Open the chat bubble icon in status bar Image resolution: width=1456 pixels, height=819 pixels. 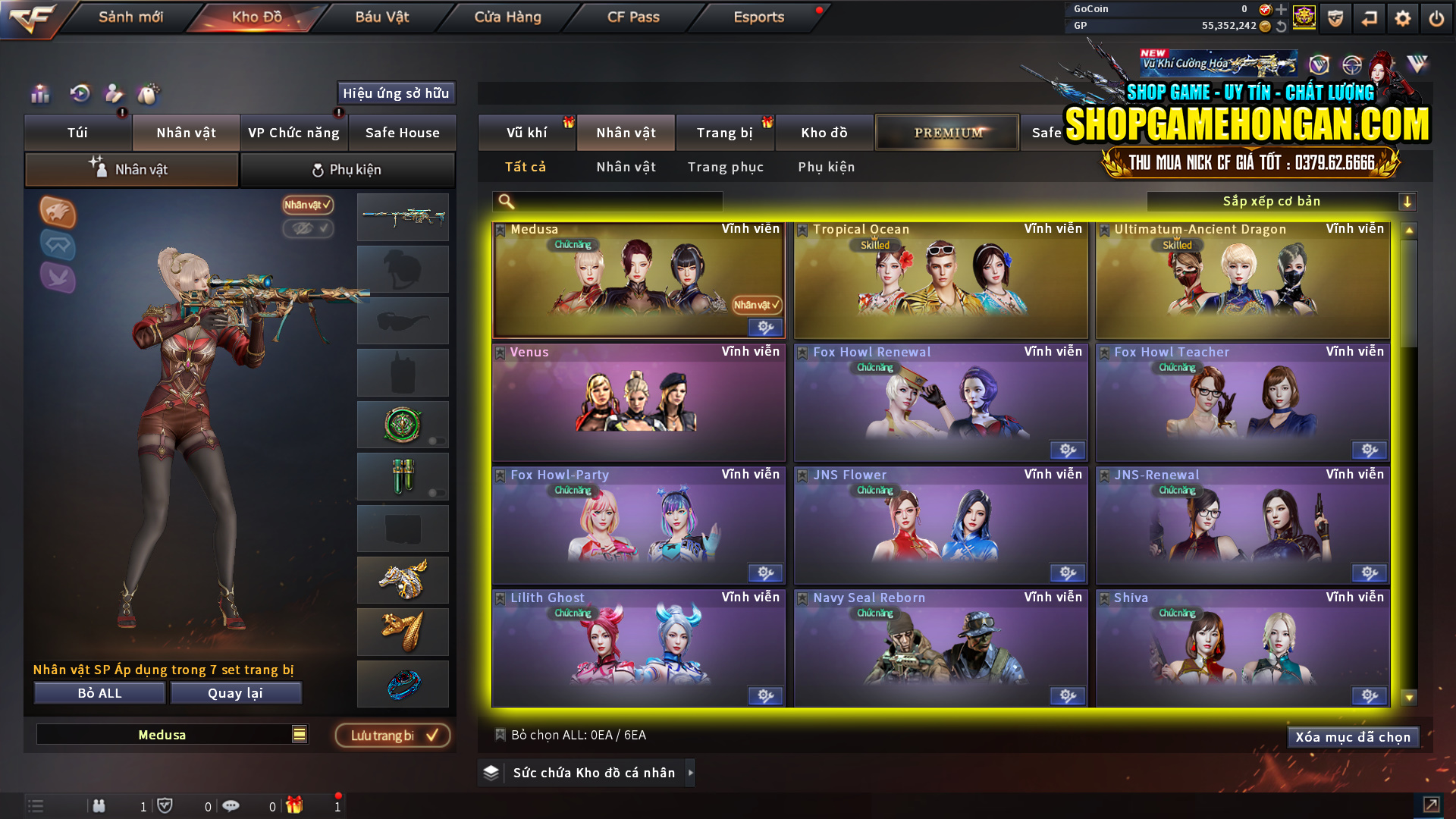tap(231, 806)
